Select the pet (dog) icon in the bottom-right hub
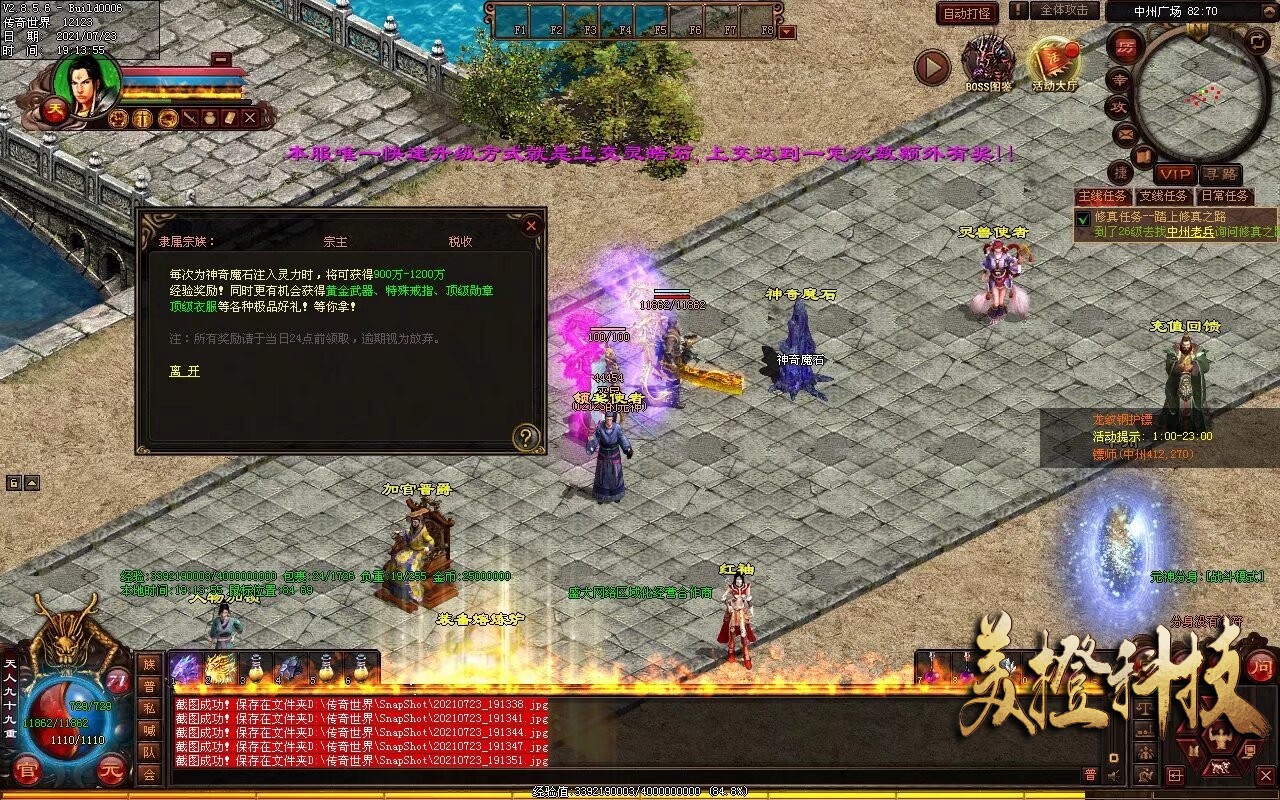Screen dimensions: 1280x800 tap(1219, 767)
